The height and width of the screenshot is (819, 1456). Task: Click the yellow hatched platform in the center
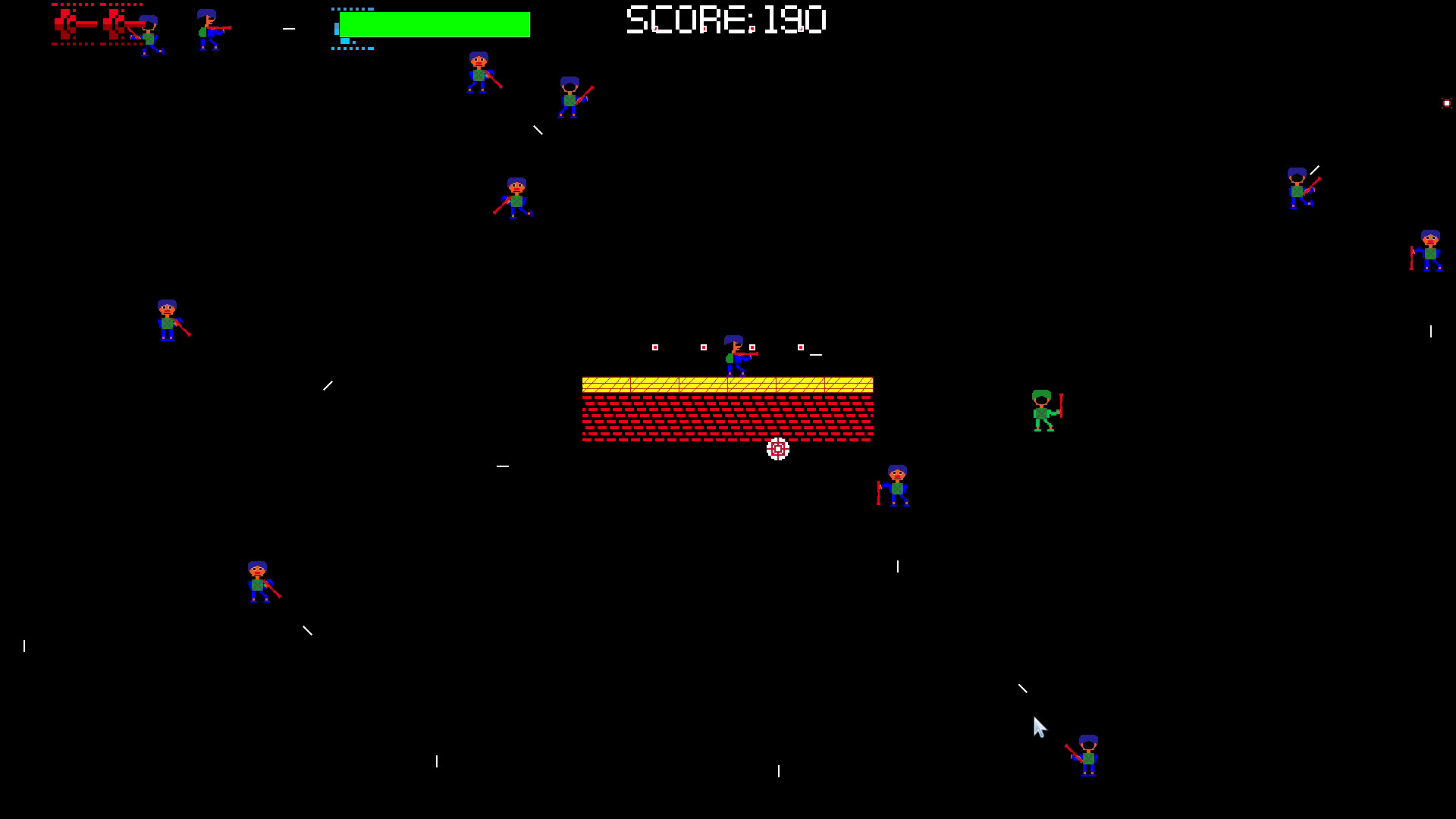[x=728, y=385]
